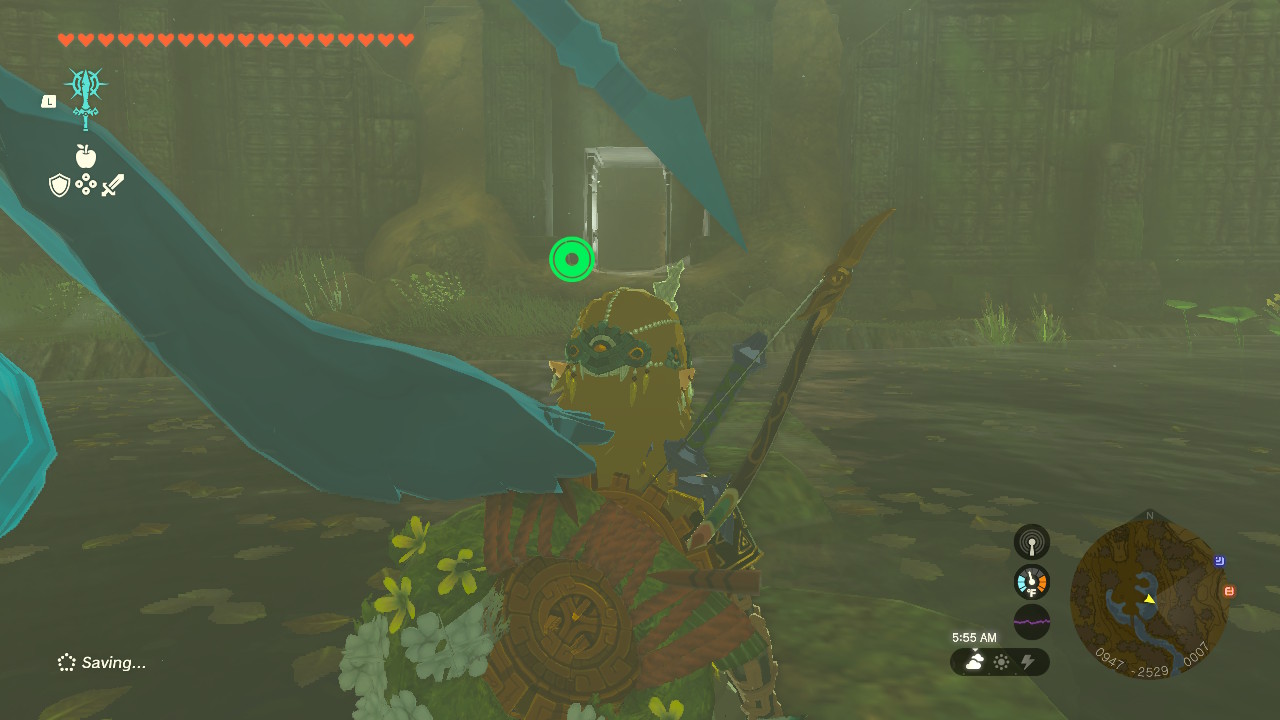Open the d-pad quick-select icon
The height and width of the screenshot is (720, 1280).
(86, 183)
